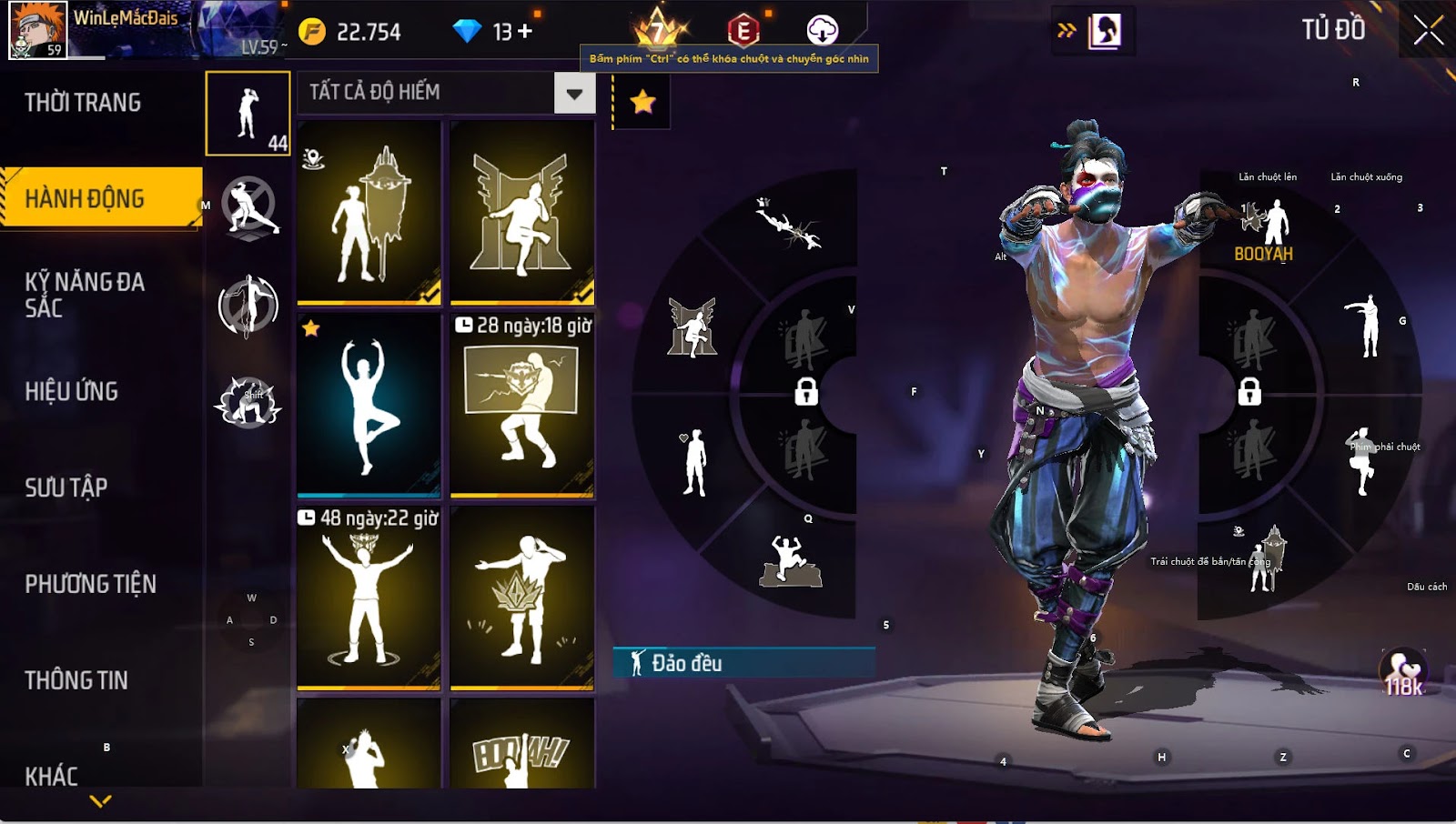The height and width of the screenshot is (824, 1456).
Task: Pick the emote with 48 ngày timer
Action: 369,598
